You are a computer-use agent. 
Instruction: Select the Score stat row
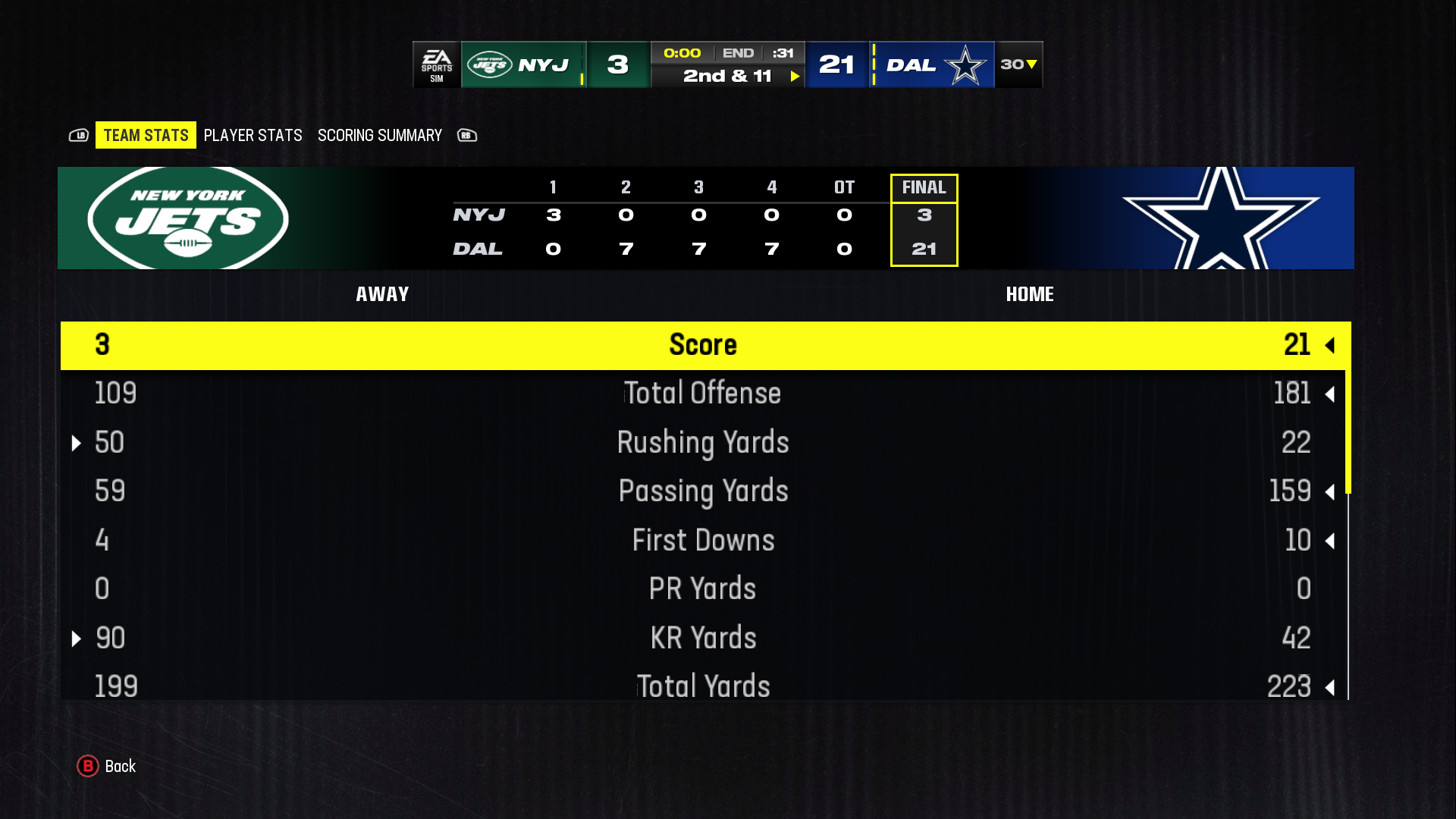(703, 345)
